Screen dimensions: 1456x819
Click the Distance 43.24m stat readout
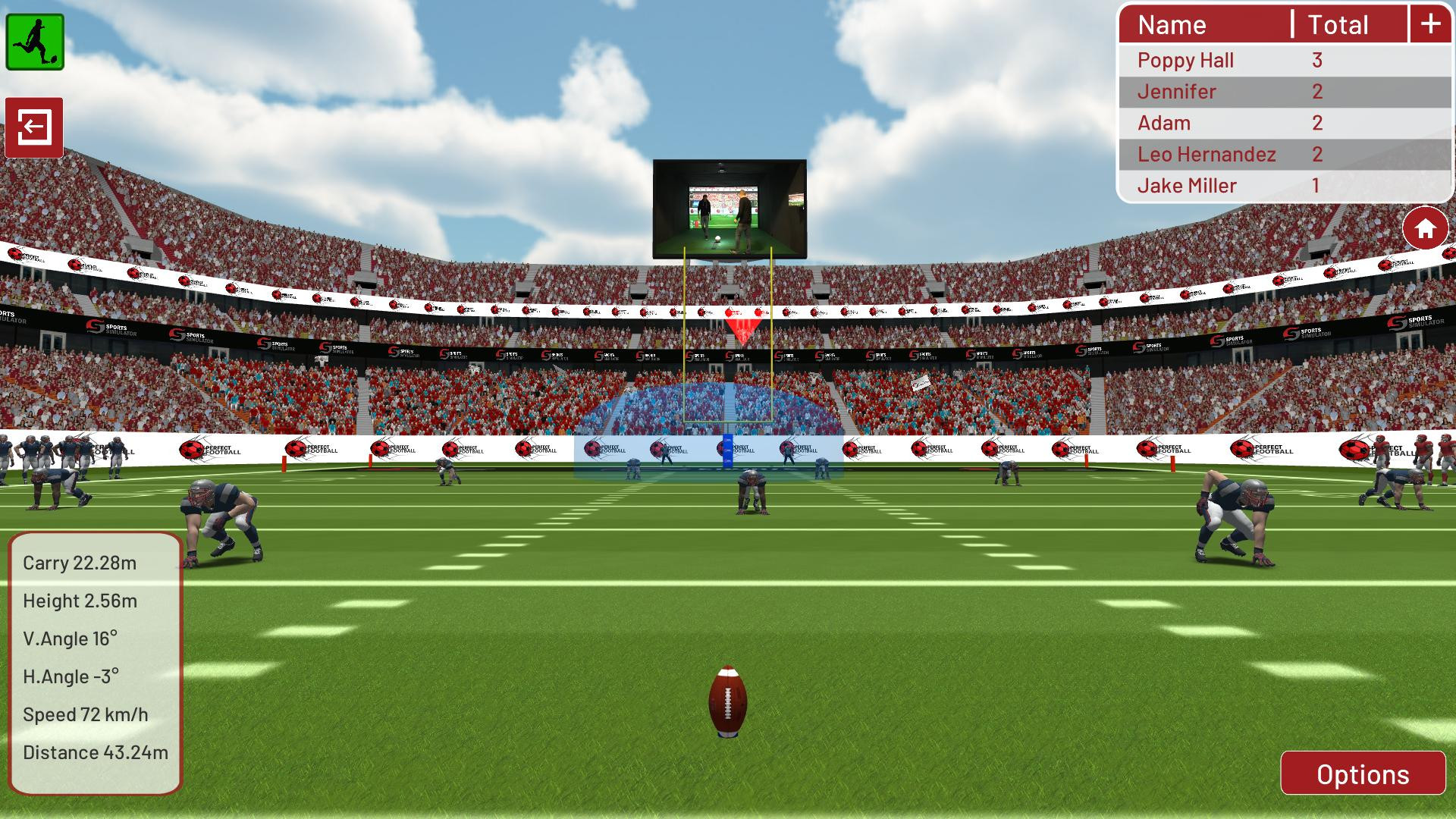95,752
